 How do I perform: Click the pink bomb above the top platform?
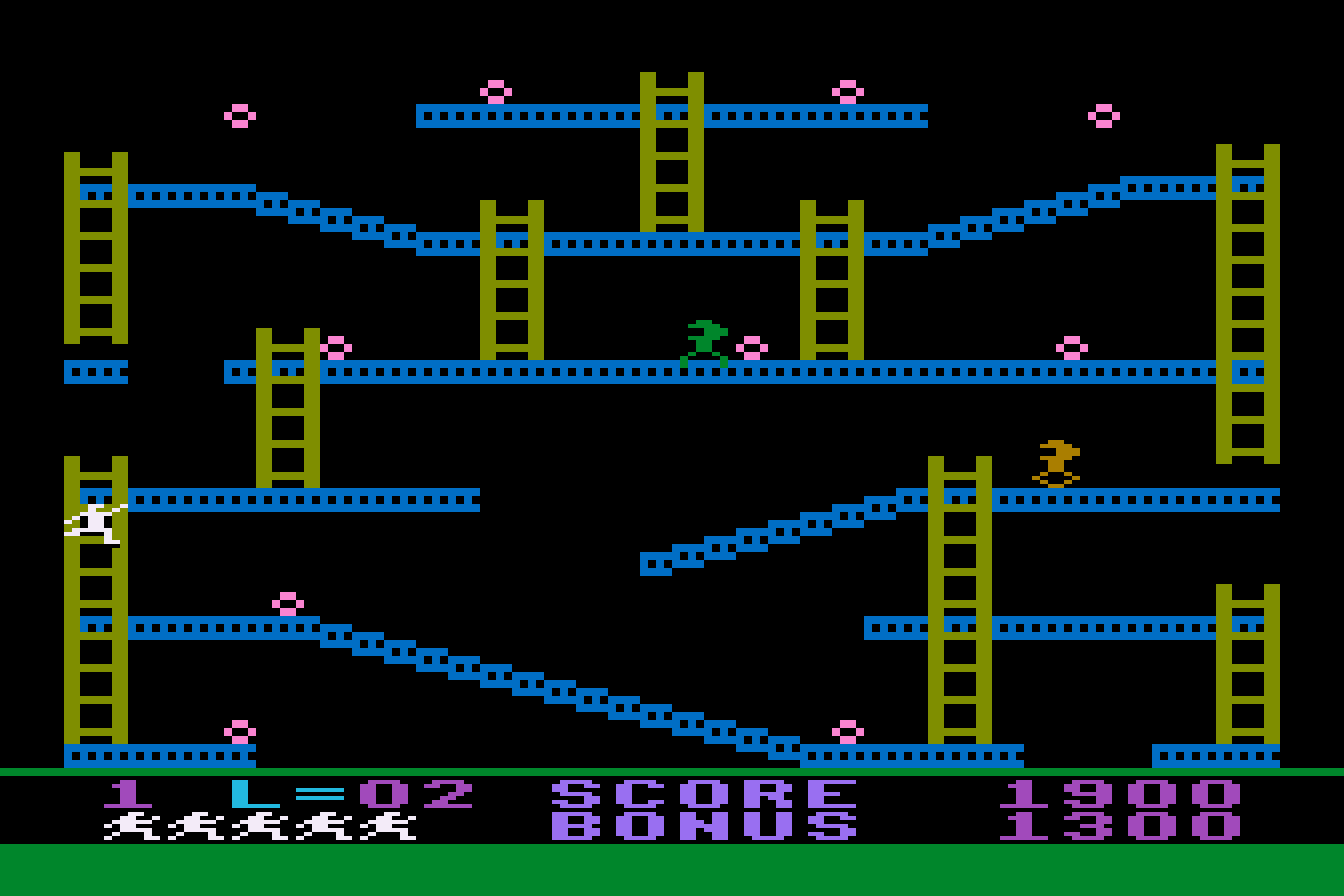(x=495, y=90)
